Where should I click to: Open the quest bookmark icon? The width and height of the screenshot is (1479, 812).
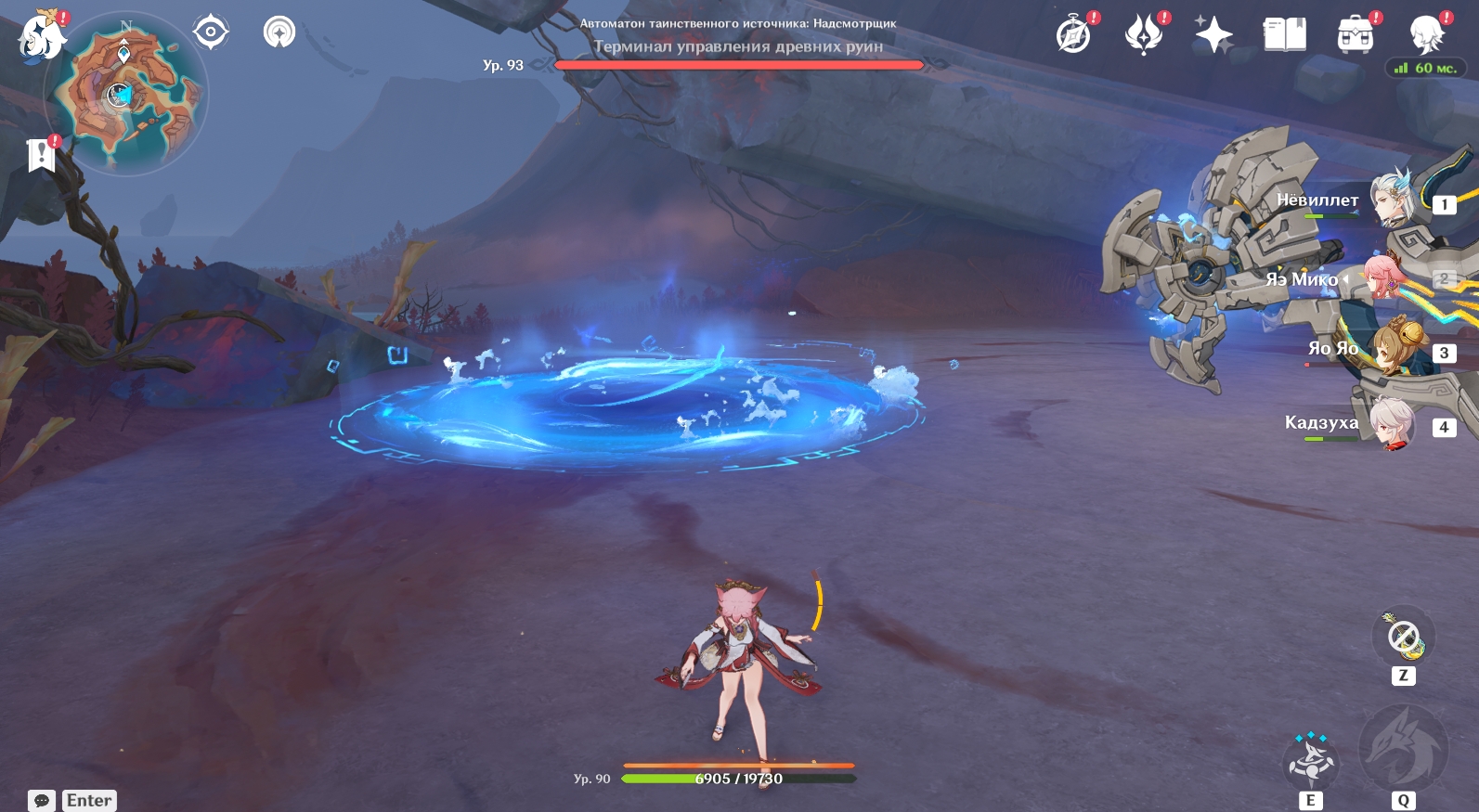tap(41, 155)
